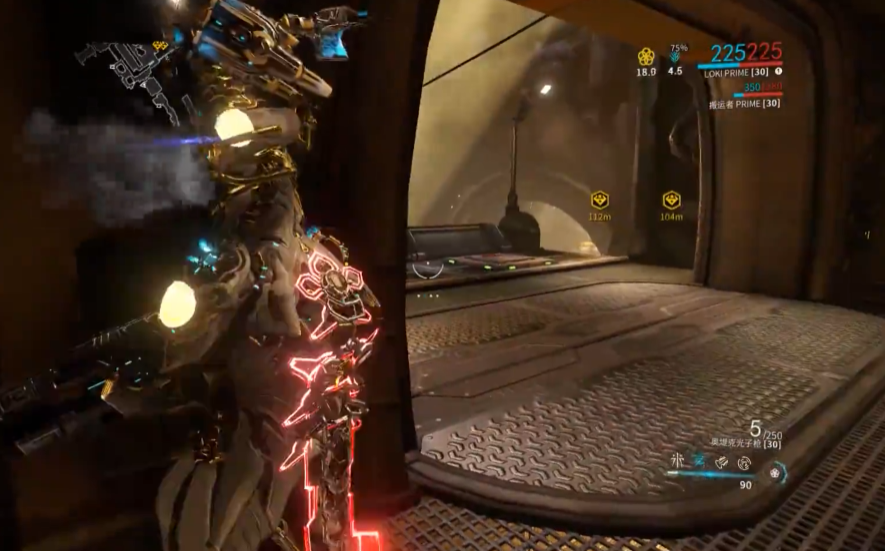Image resolution: width=885 pixels, height=551 pixels.
Task: Activate the third ability icon
Action: (x=722, y=461)
